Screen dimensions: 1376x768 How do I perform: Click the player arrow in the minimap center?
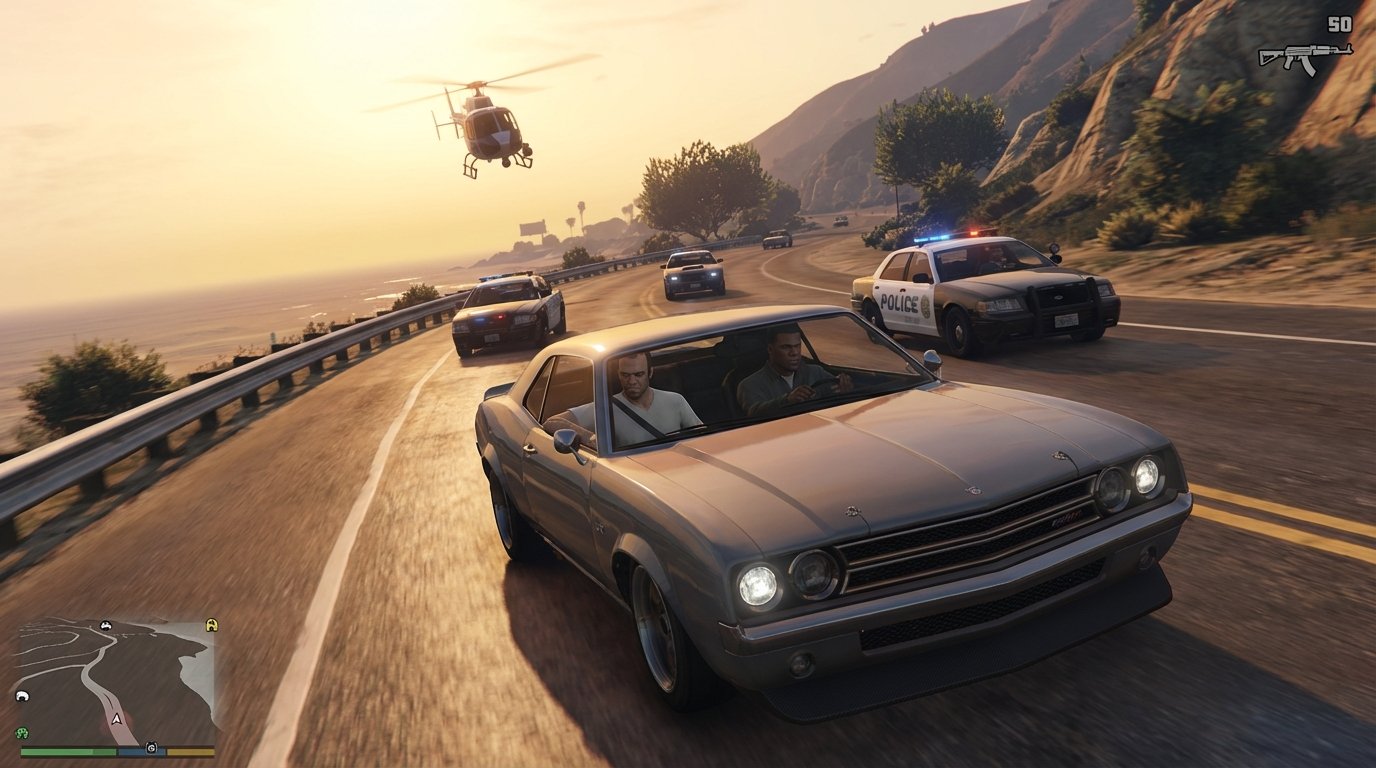(x=116, y=718)
